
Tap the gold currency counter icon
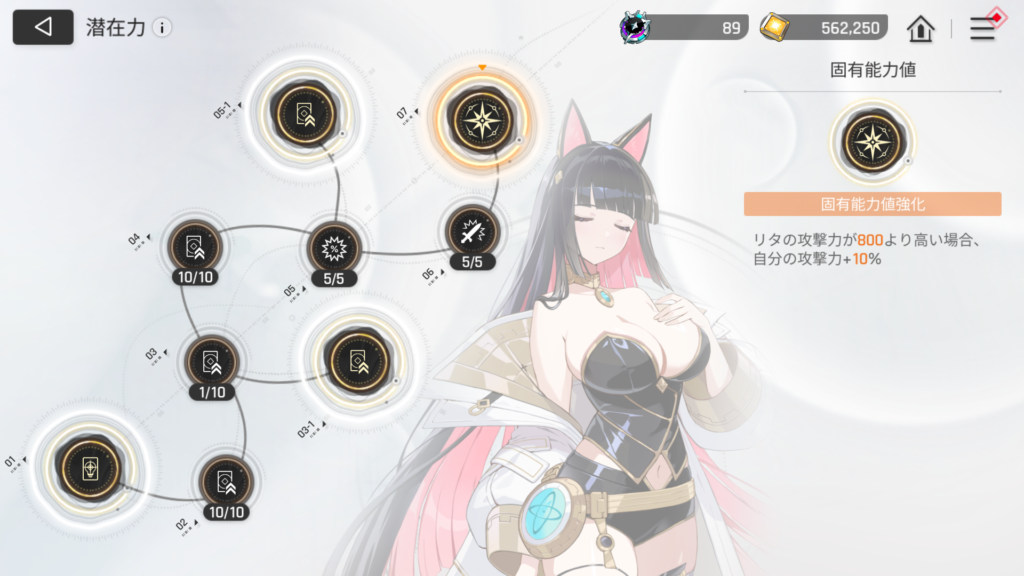(775, 27)
